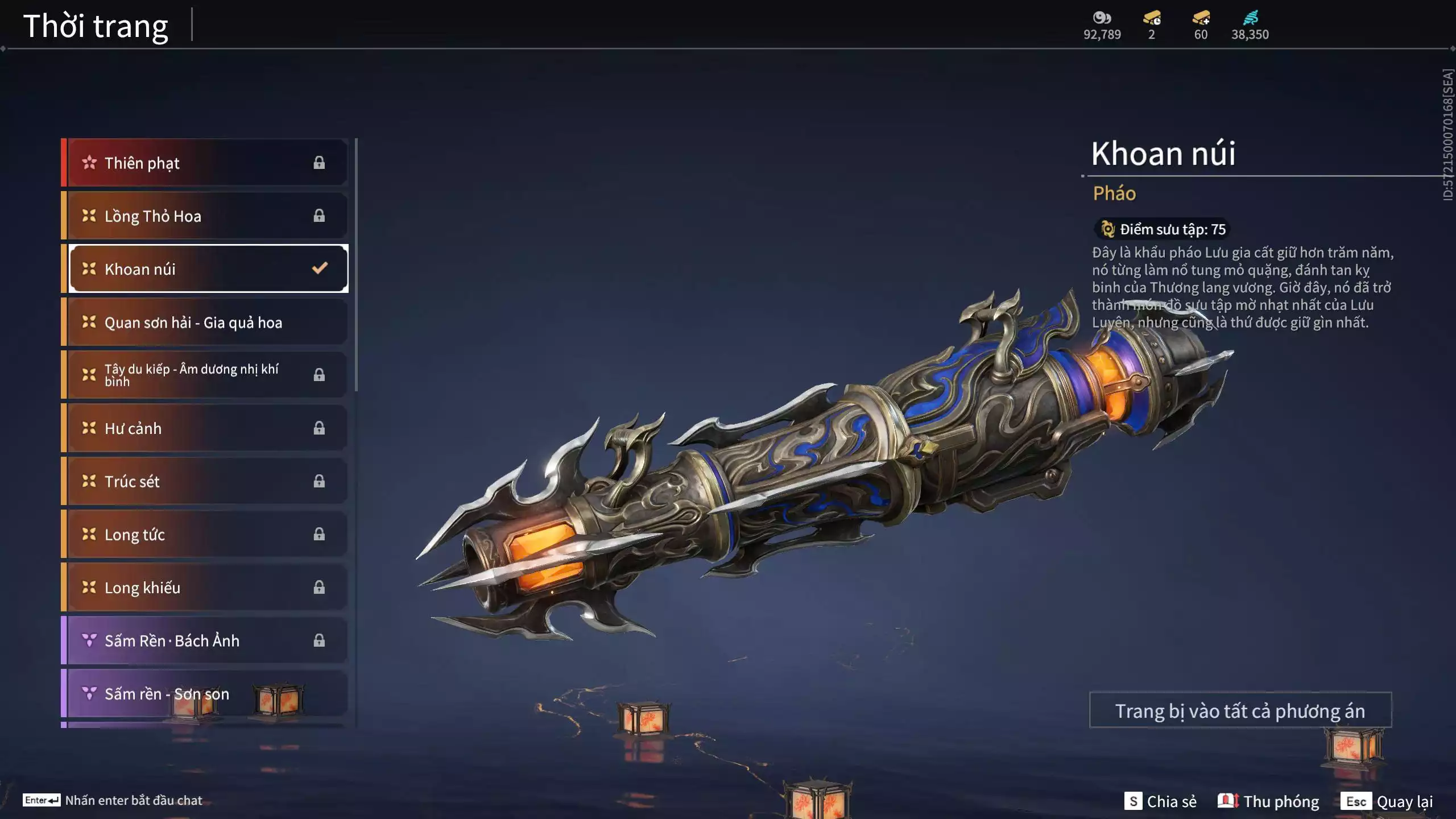1456x819 pixels.
Task: Share the skin with Chia sẻ
Action: [x=1160, y=801]
